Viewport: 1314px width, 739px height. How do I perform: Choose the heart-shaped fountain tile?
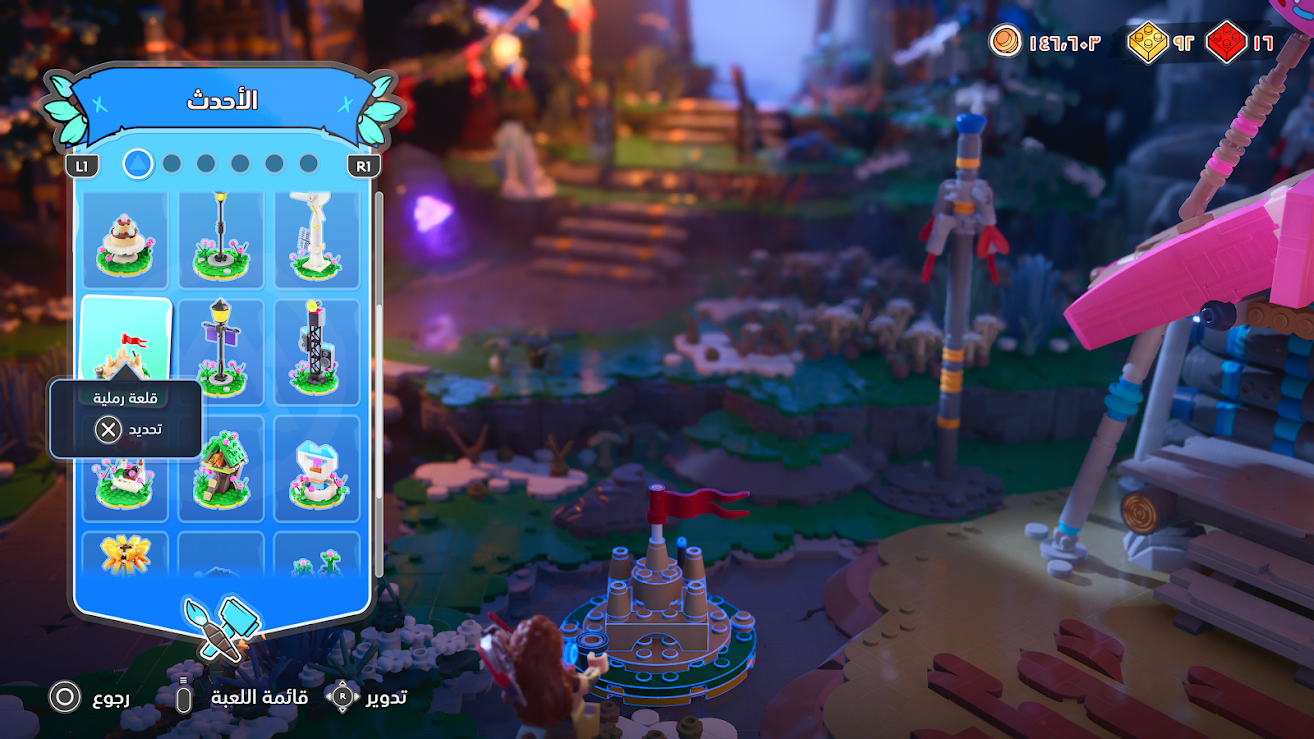(x=316, y=468)
